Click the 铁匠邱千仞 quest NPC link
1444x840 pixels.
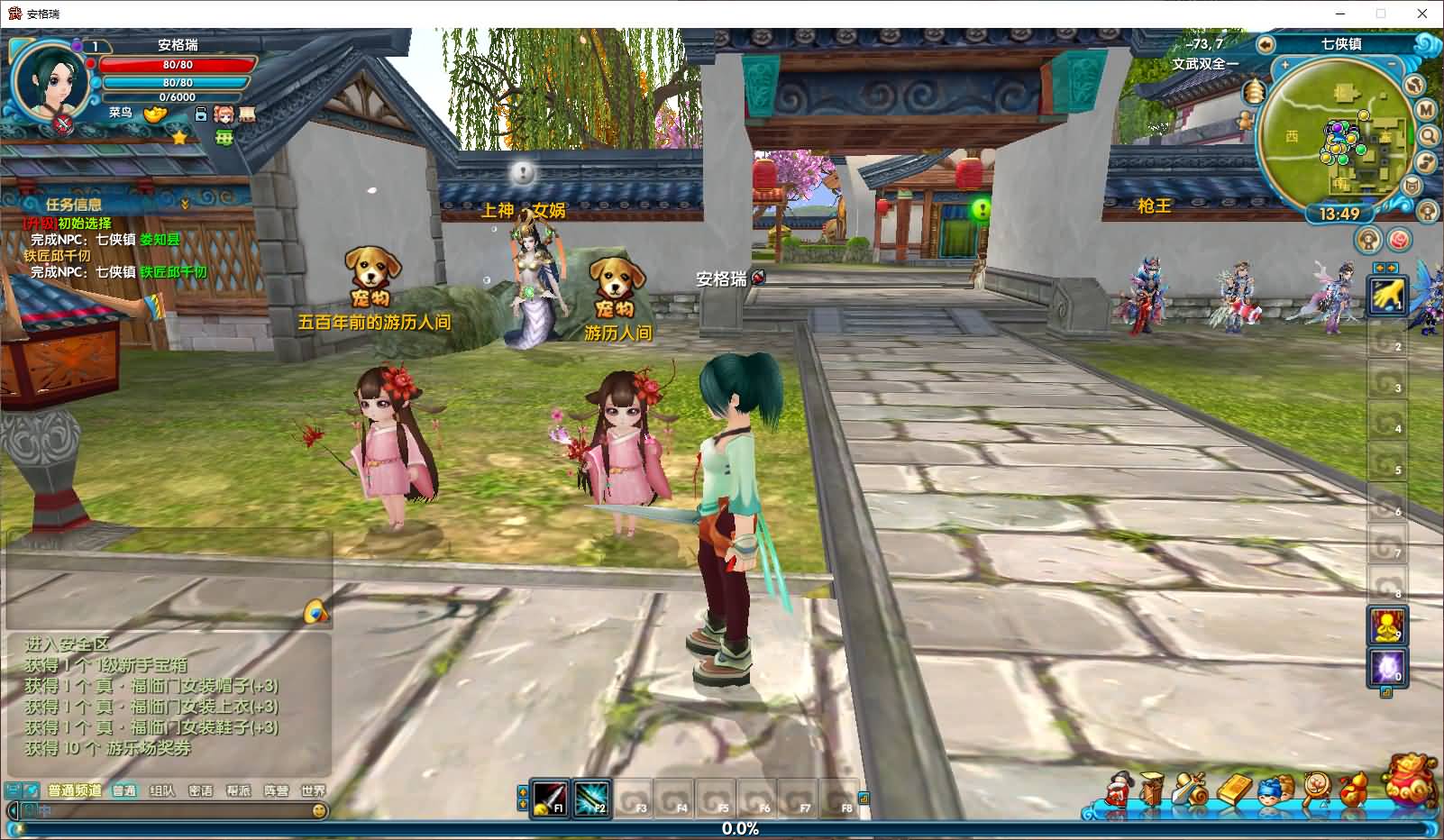point(173,271)
